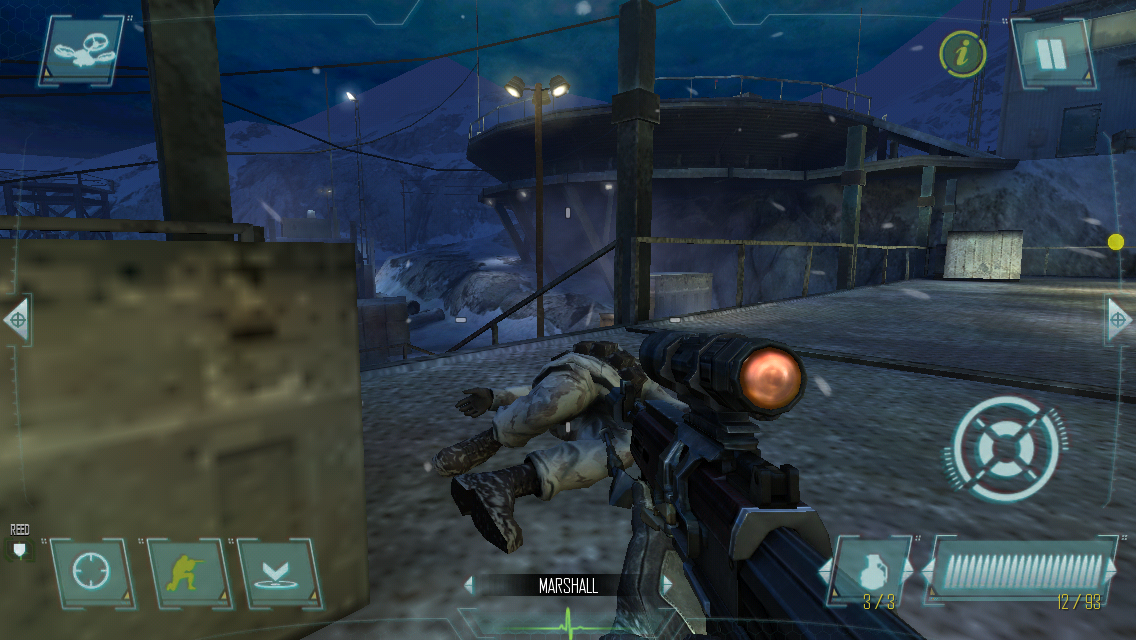Open the green info icon
The height and width of the screenshot is (640, 1136).
[x=962, y=54]
